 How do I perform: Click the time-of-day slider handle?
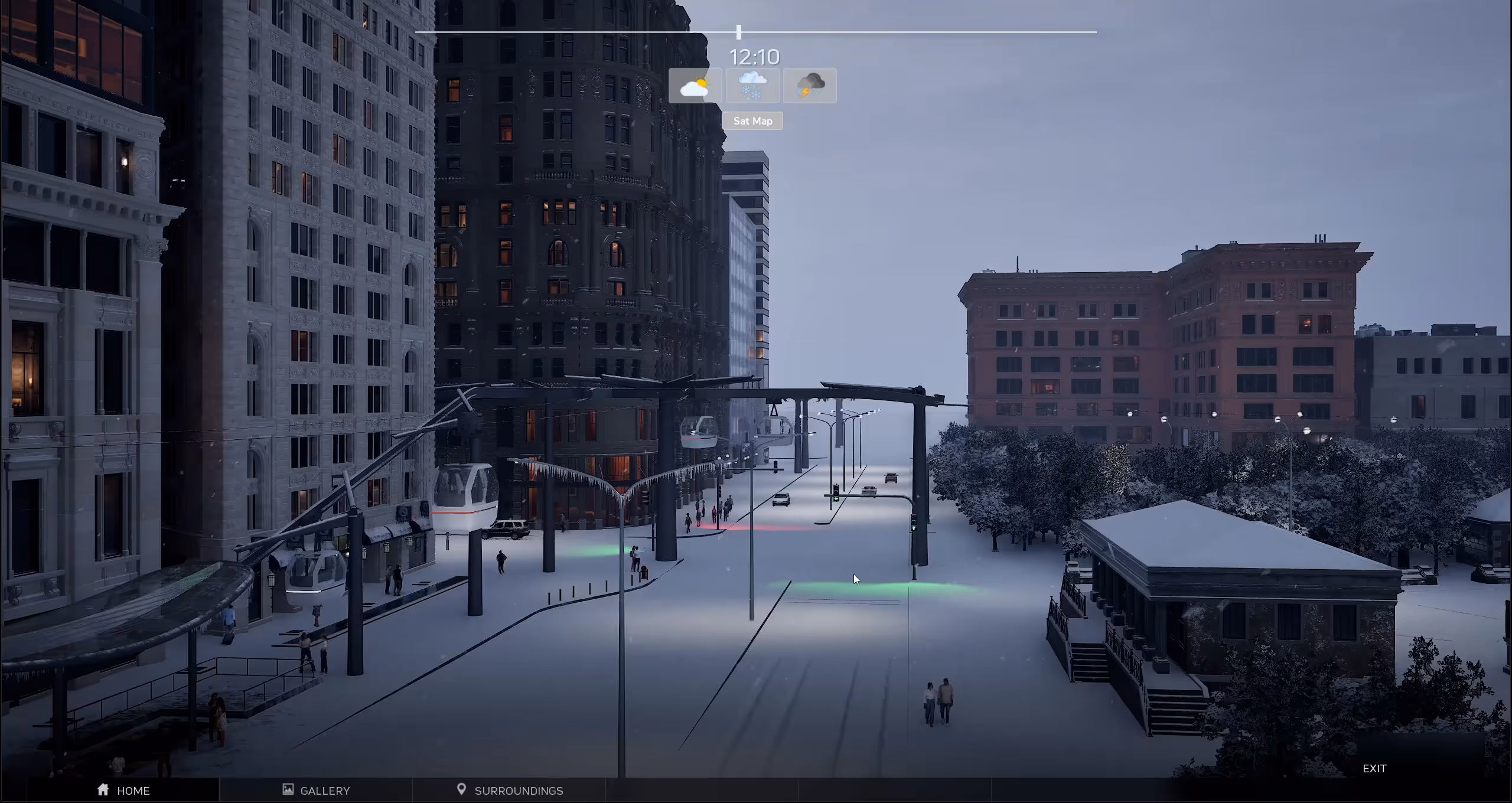point(739,32)
